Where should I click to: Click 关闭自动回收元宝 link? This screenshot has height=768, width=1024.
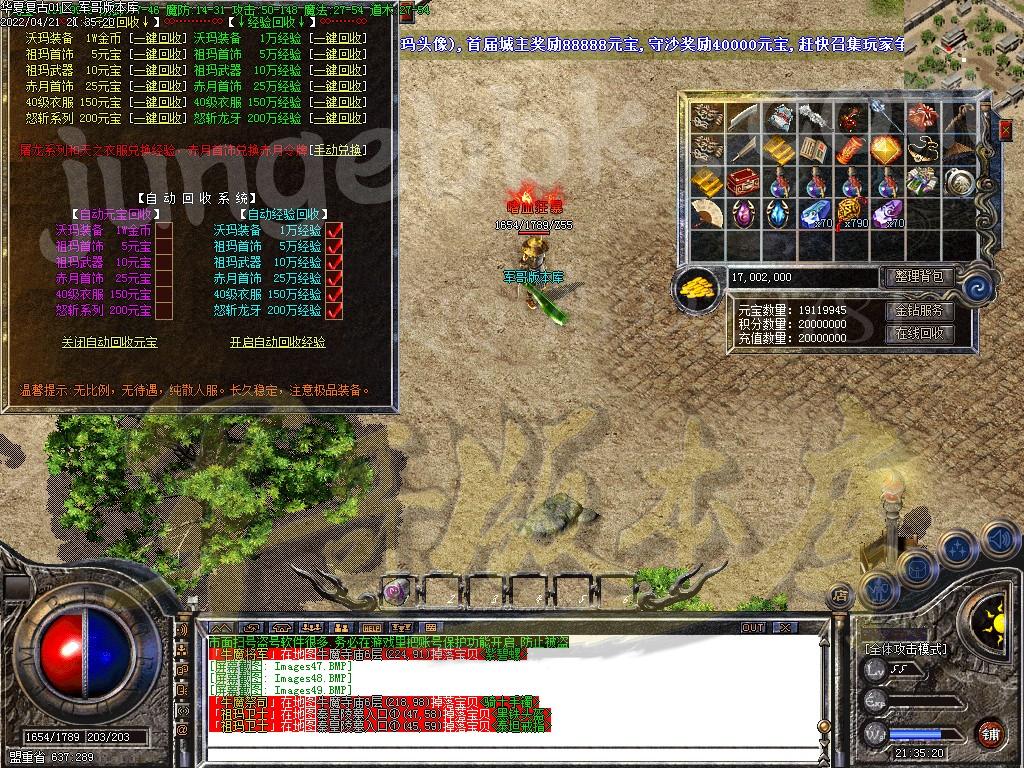tap(109, 342)
